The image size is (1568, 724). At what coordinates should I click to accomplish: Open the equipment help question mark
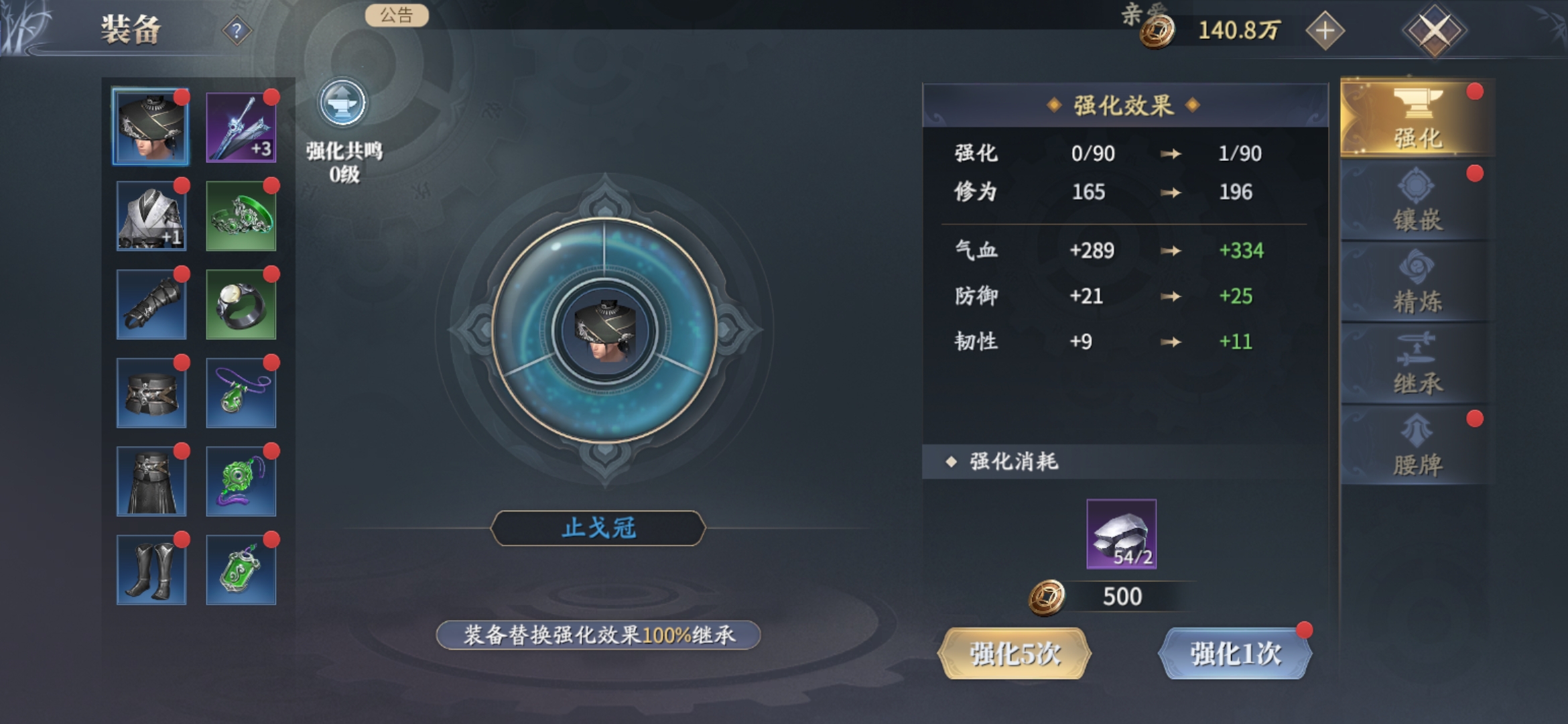click(237, 31)
